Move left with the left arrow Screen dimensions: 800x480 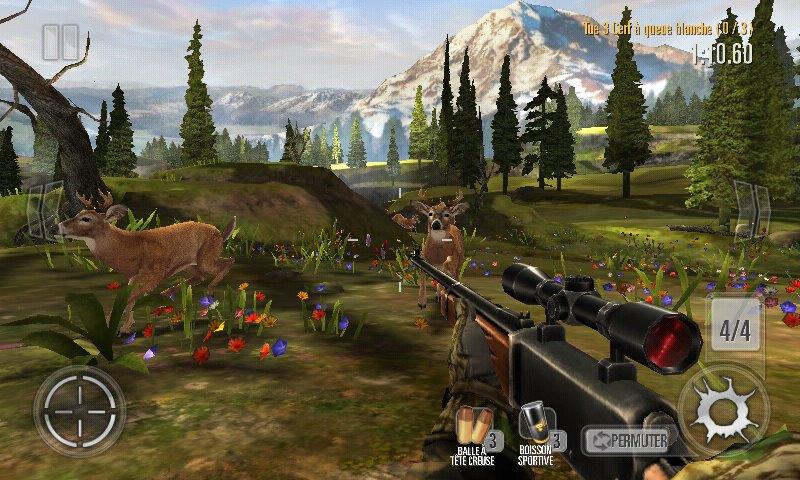[42, 212]
